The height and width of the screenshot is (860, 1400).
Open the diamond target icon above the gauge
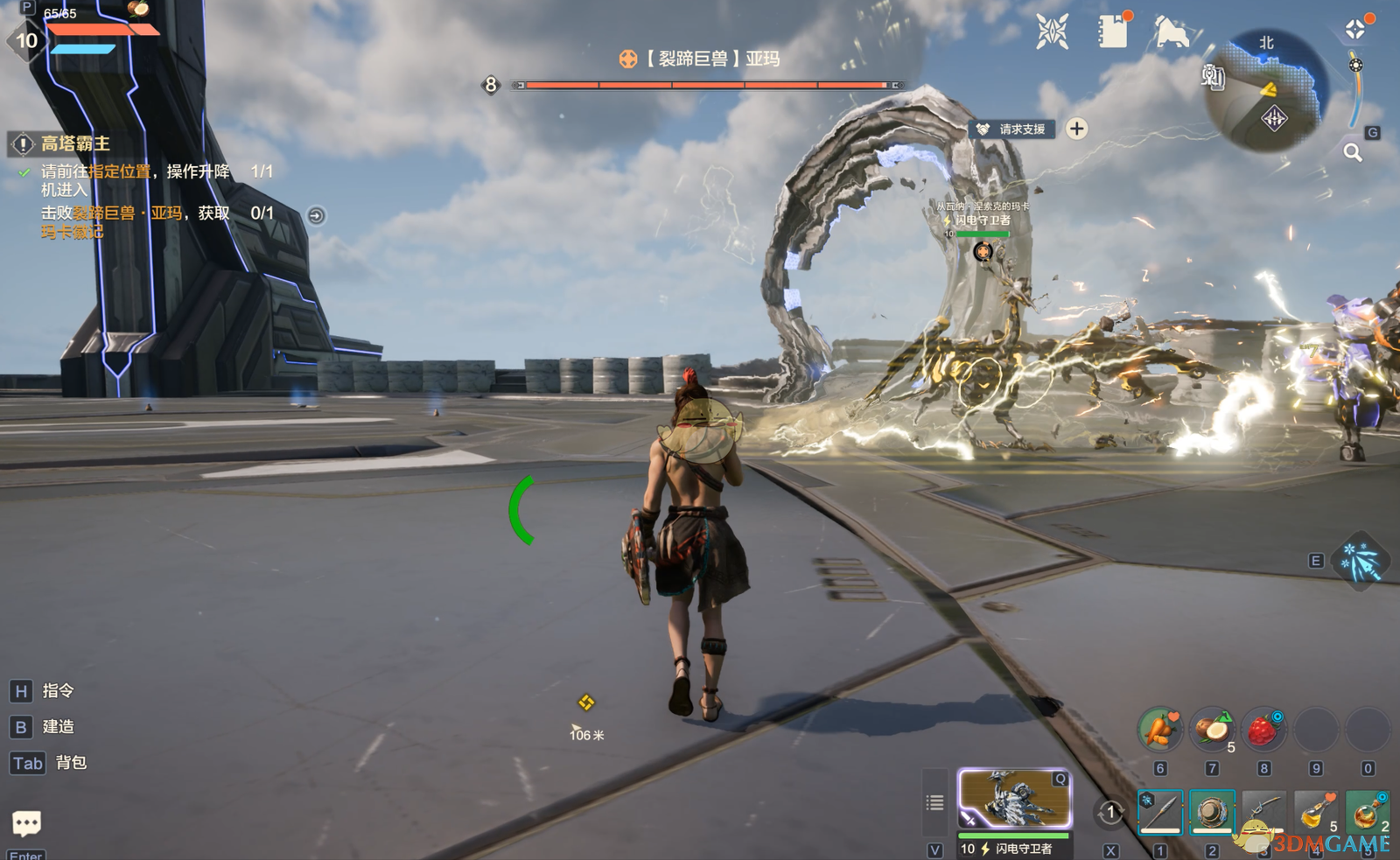point(1355,30)
